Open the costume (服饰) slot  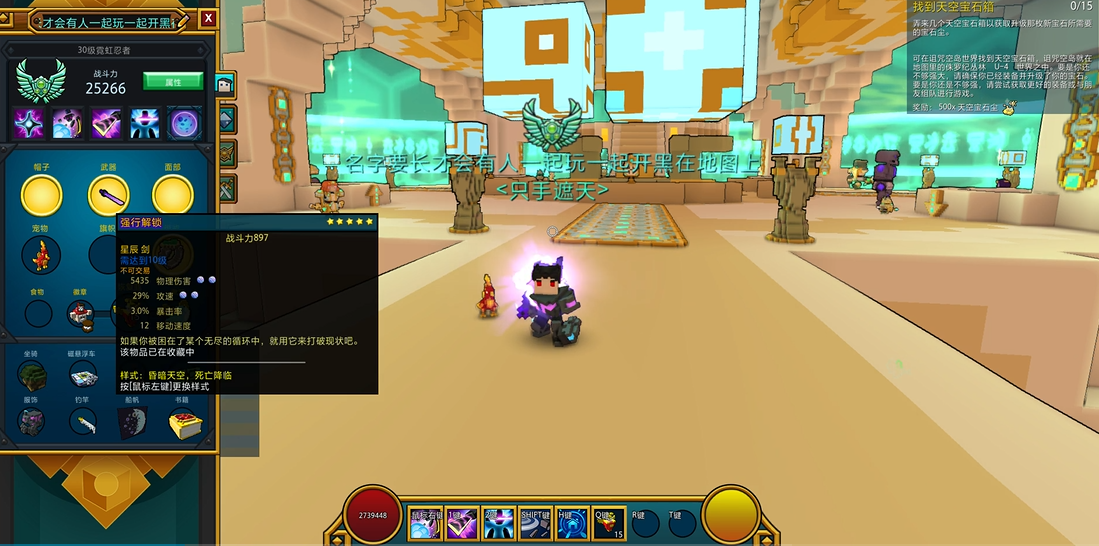pos(31,422)
